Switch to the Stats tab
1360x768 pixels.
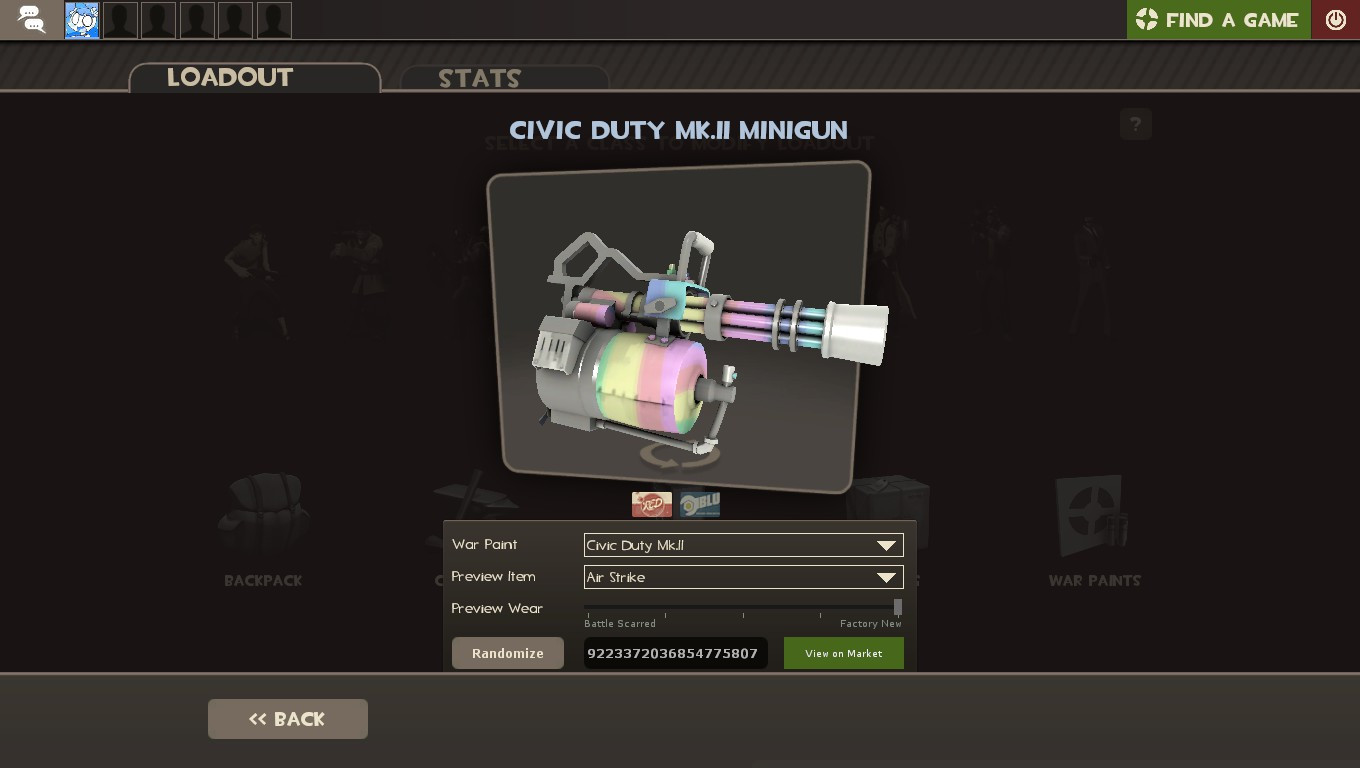click(x=478, y=78)
